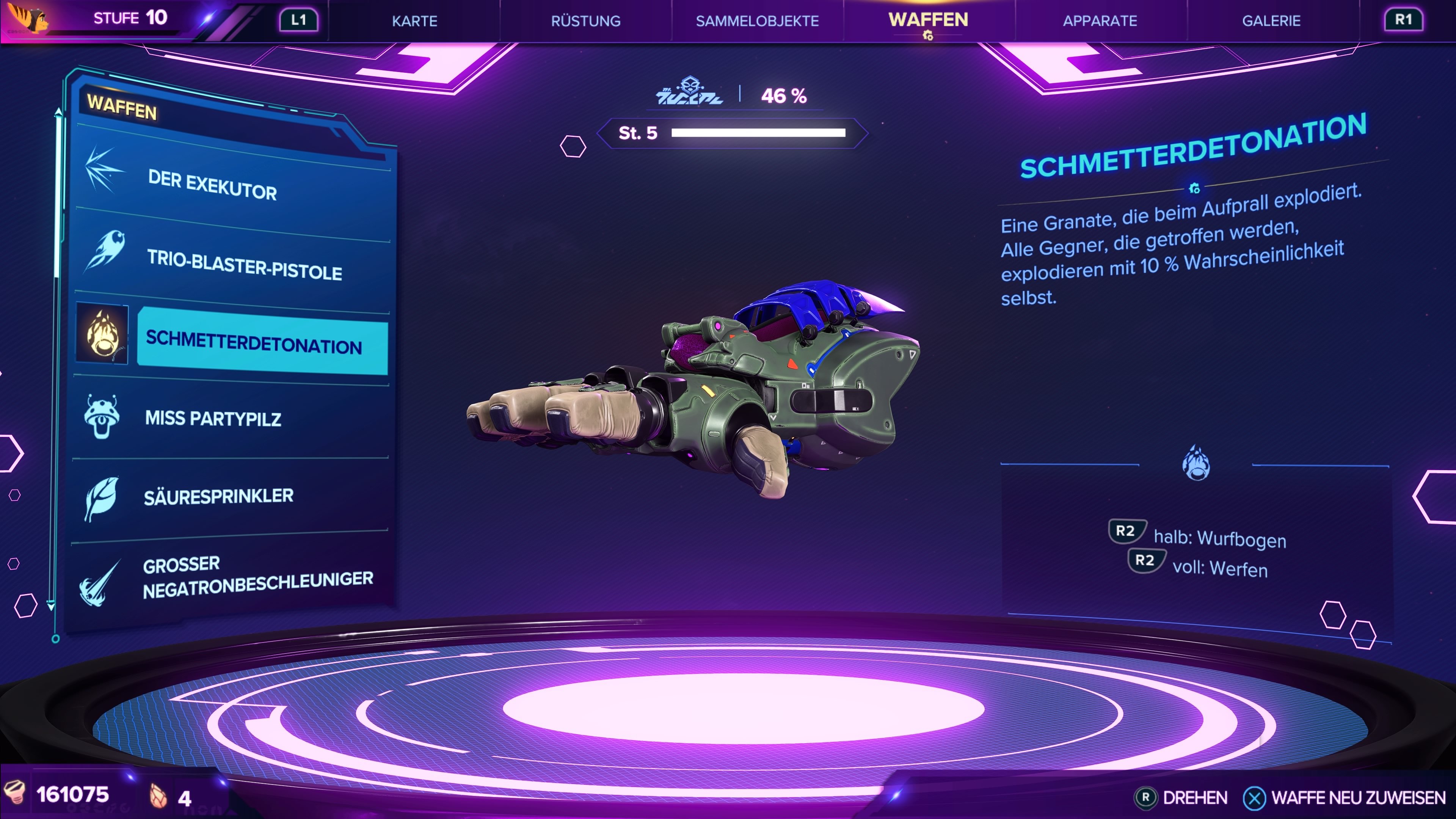The image size is (1456, 819).
Task: Select Grosser Negatronbeschleuniger weapon
Action: 232,576
